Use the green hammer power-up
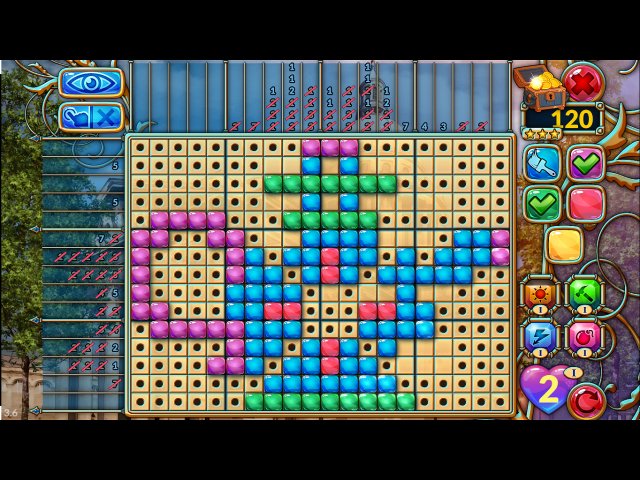 [585, 295]
